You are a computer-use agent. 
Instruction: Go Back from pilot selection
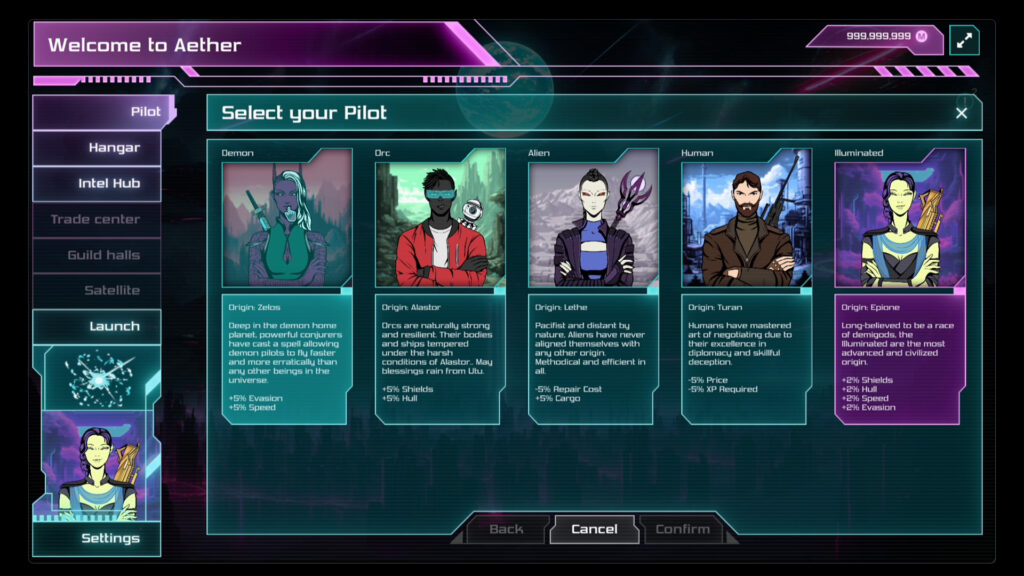pyautogui.click(x=506, y=529)
